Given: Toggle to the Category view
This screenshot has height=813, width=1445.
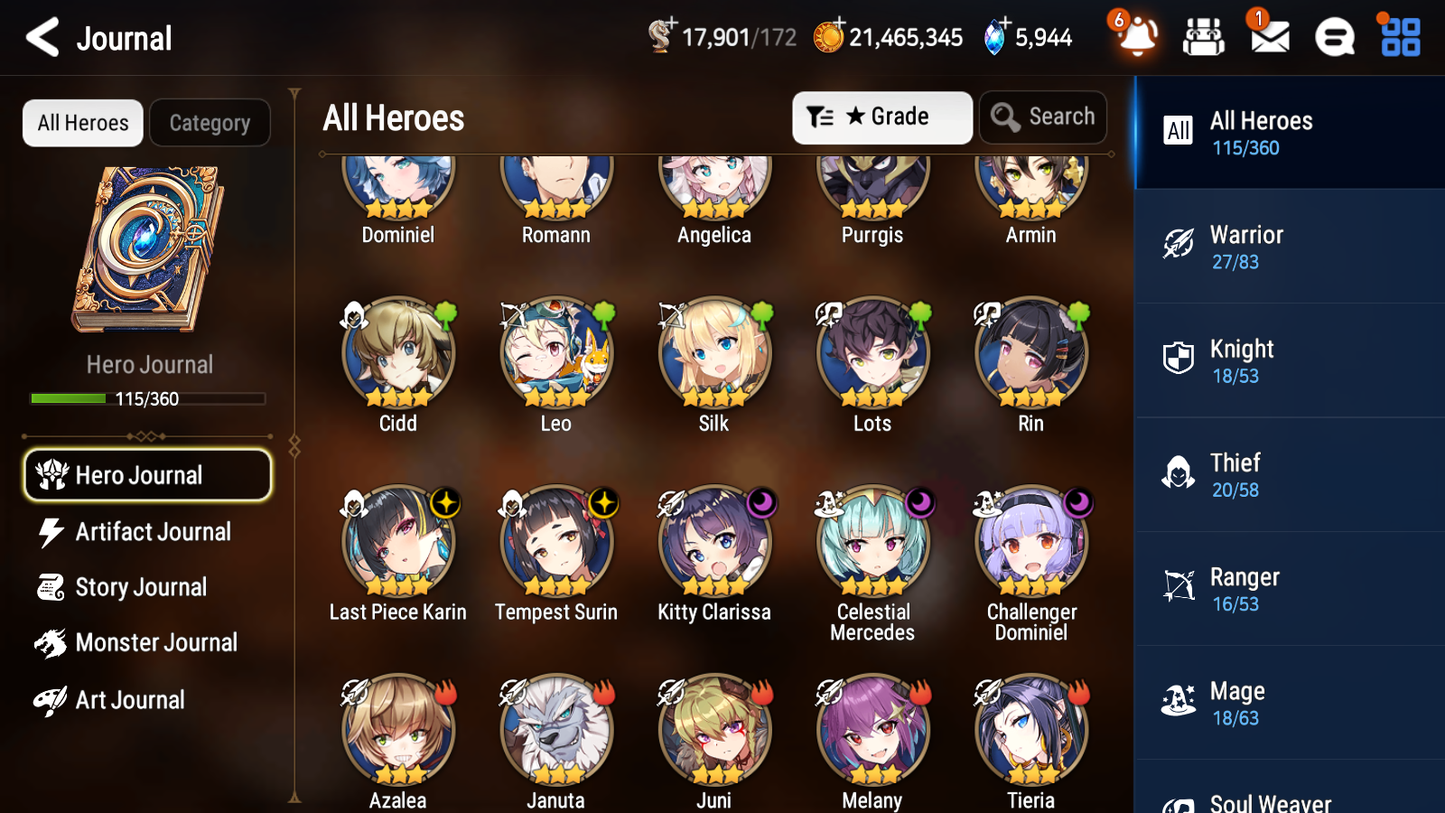Looking at the screenshot, I should click(x=210, y=122).
